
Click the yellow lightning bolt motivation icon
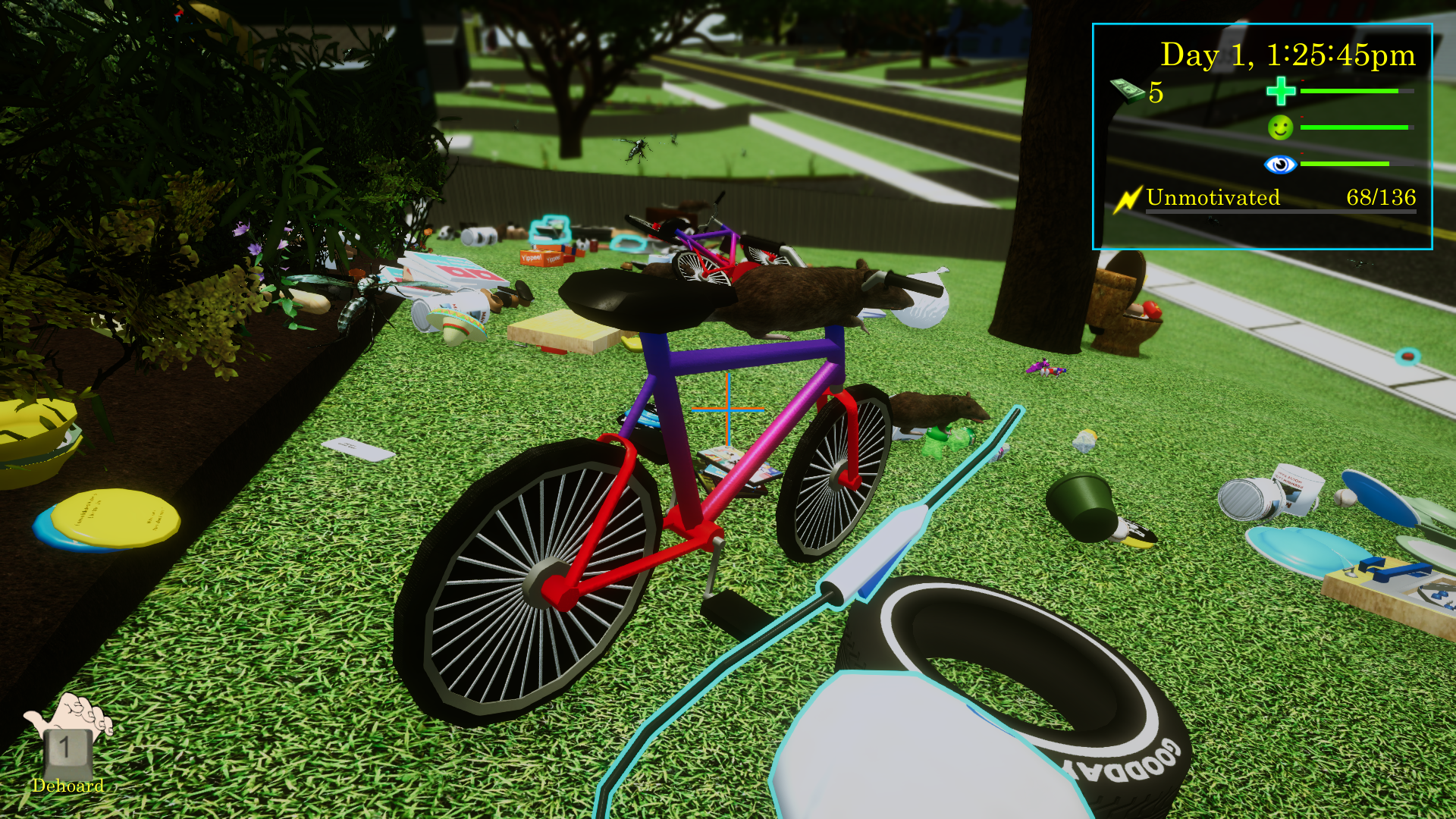pos(1128,199)
